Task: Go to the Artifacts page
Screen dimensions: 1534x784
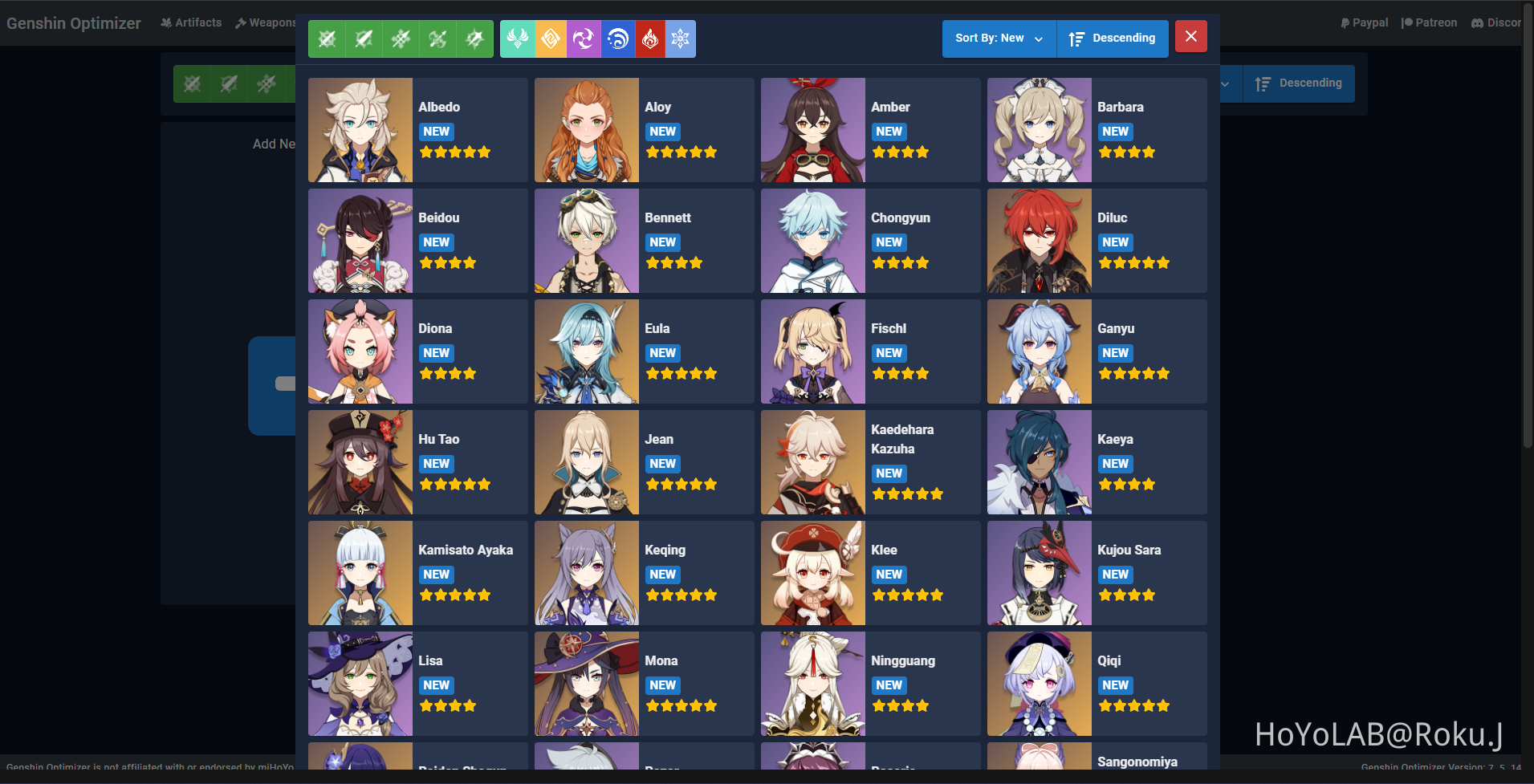Action: 191,22
